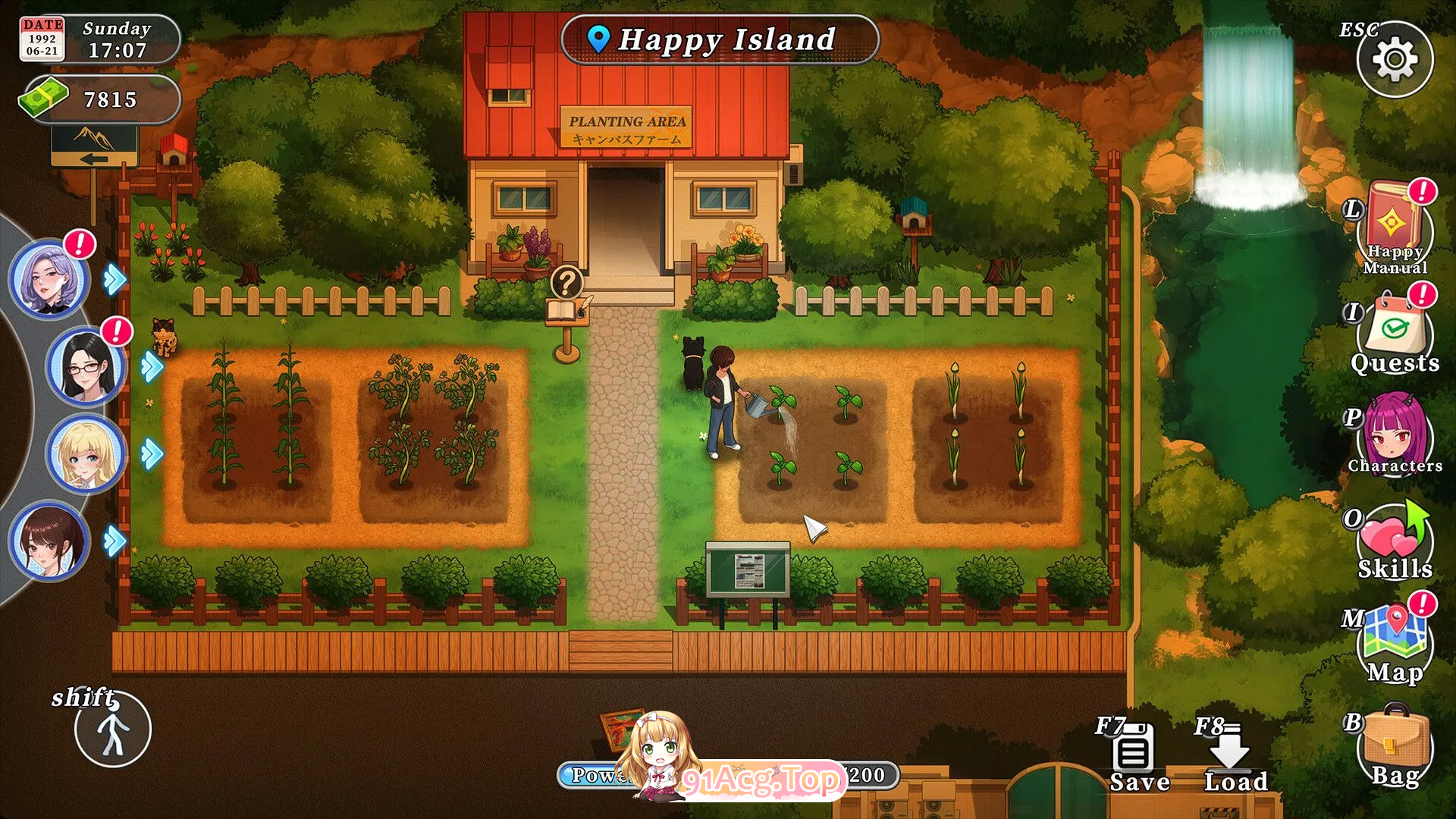Click the blue arrows beside the purple-haired portrait
The height and width of the screenshot is (819, 1456).
(115, 279)
